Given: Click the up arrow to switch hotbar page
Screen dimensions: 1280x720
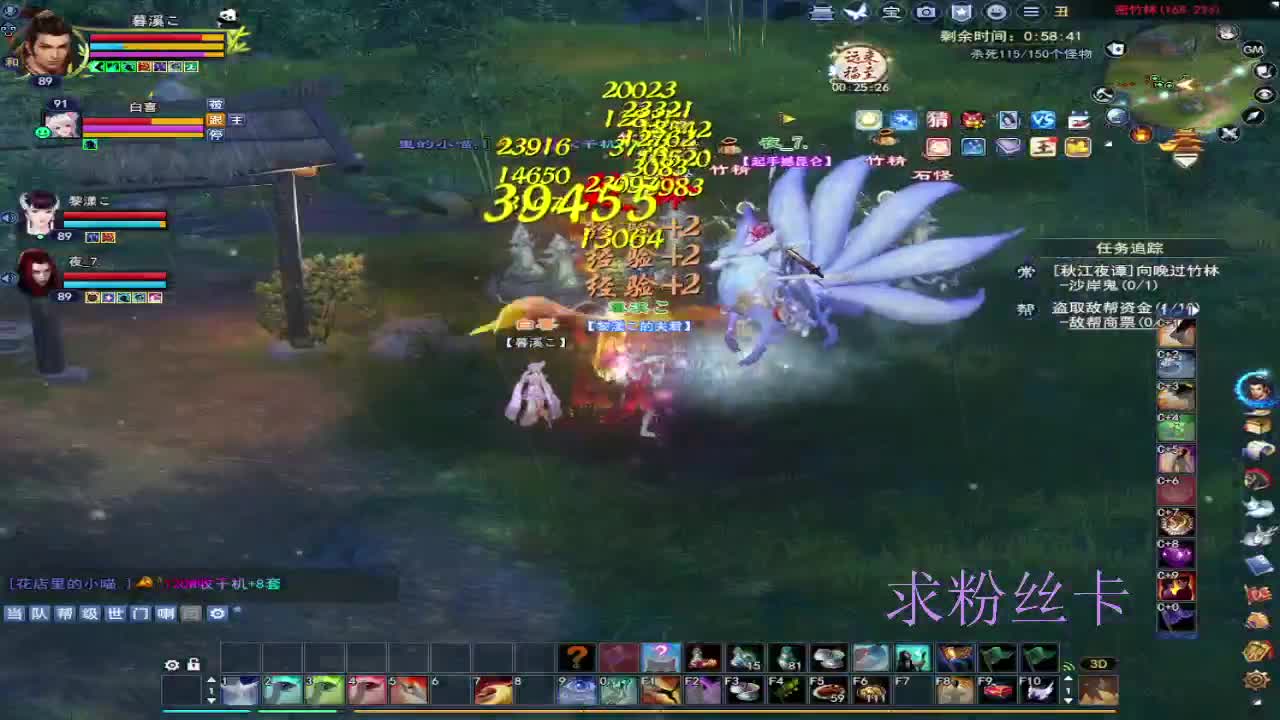Looking at the screenshot, I should (x=211, y=679).
